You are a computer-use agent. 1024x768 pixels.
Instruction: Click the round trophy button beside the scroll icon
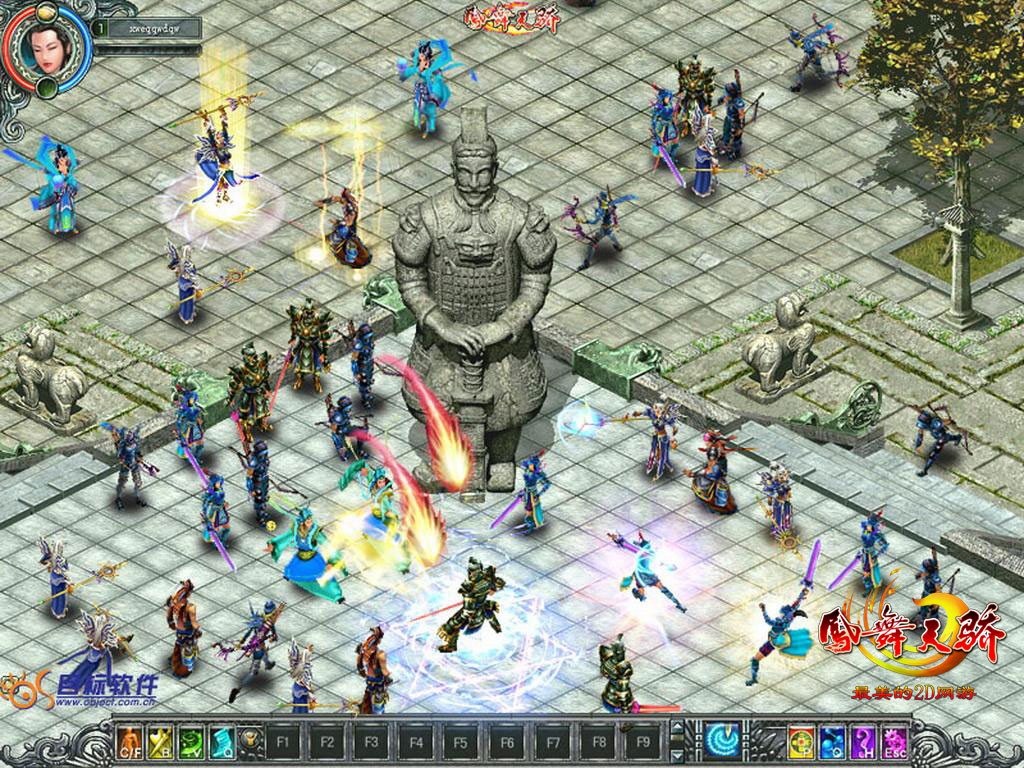coord(249,742)
